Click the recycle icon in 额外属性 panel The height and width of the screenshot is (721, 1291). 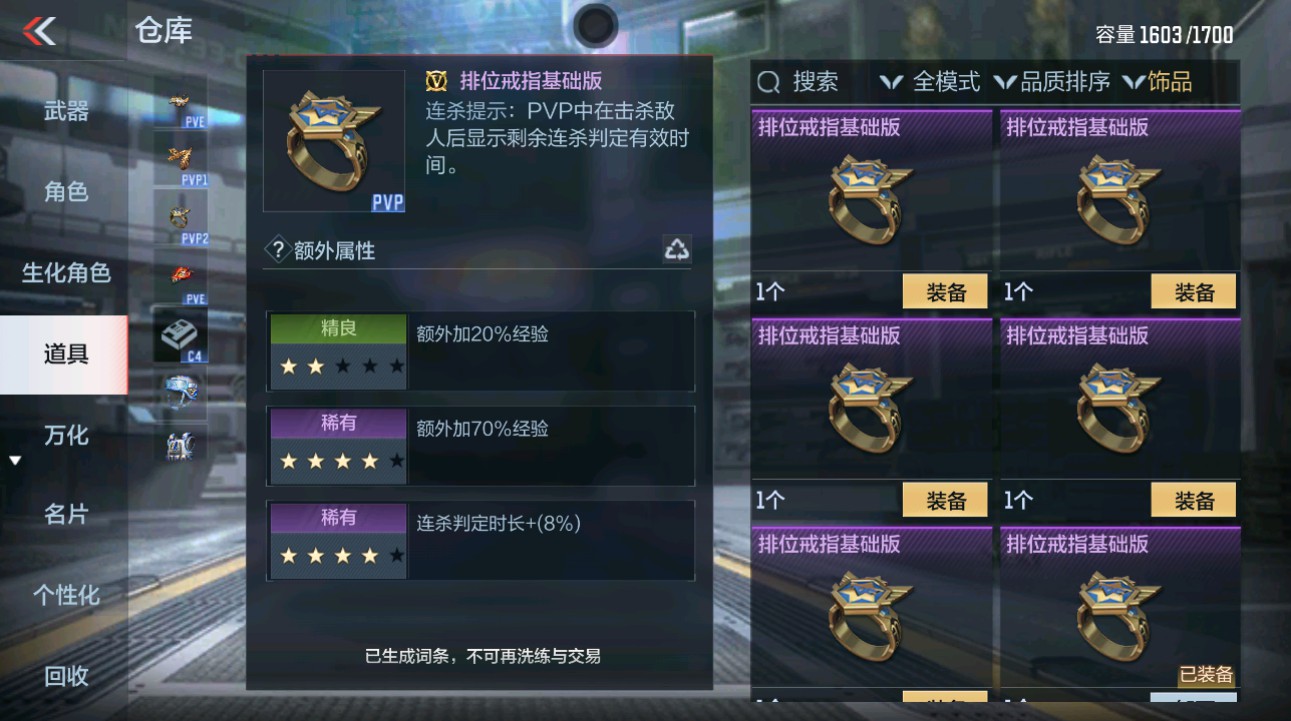coord(678,250)
